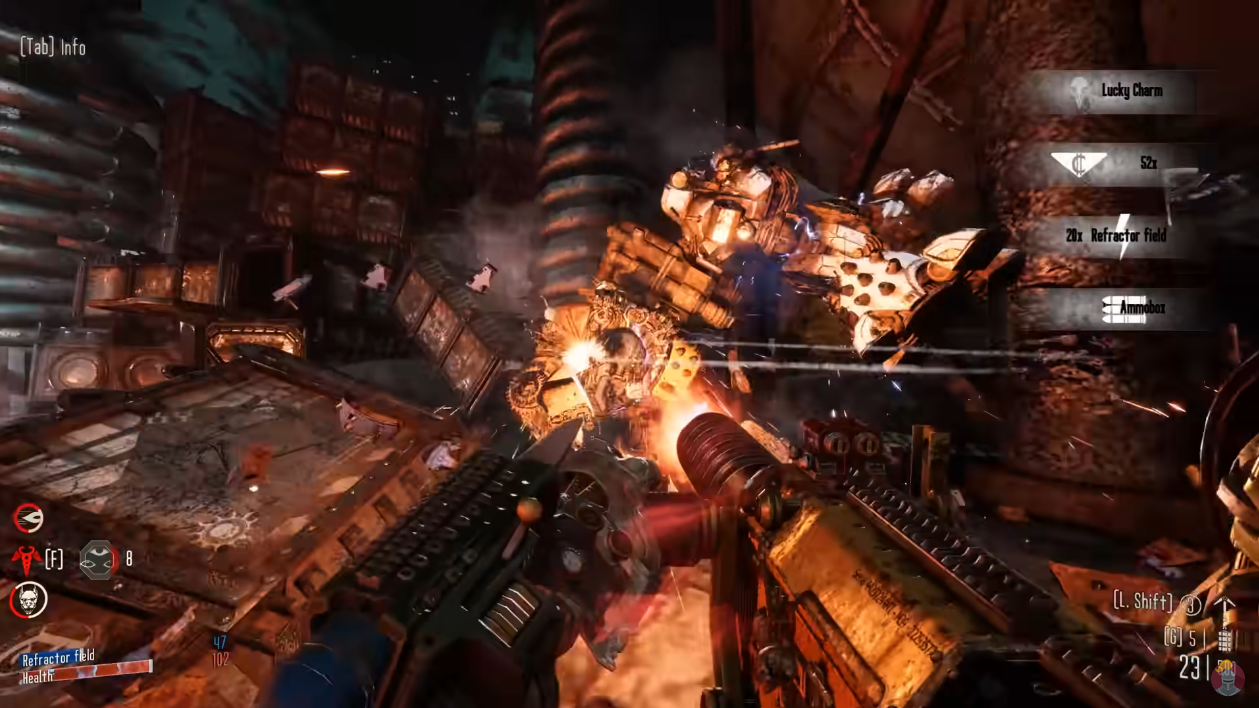Click the Ammobox pickup notification
The width and height of the screenshot is (1259, 708).
1122,309
